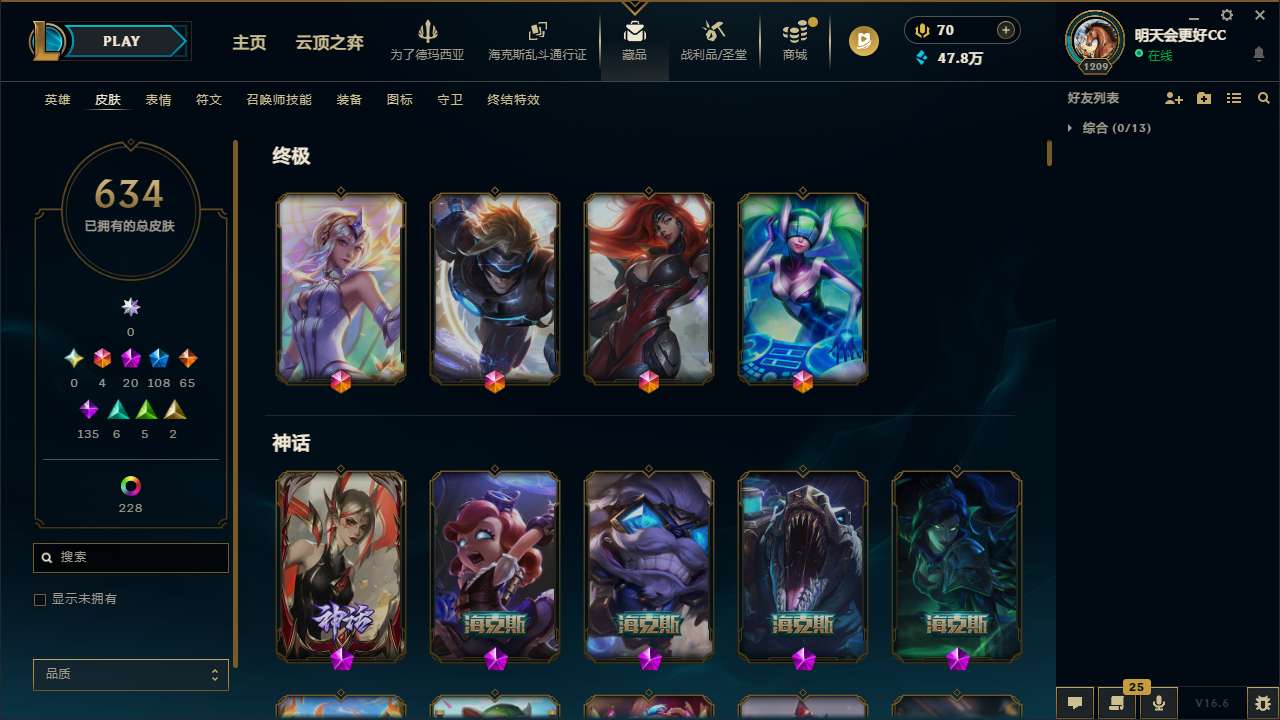
Task: Open the bug report icon bottom right
Action: [x=1264, y=701]
